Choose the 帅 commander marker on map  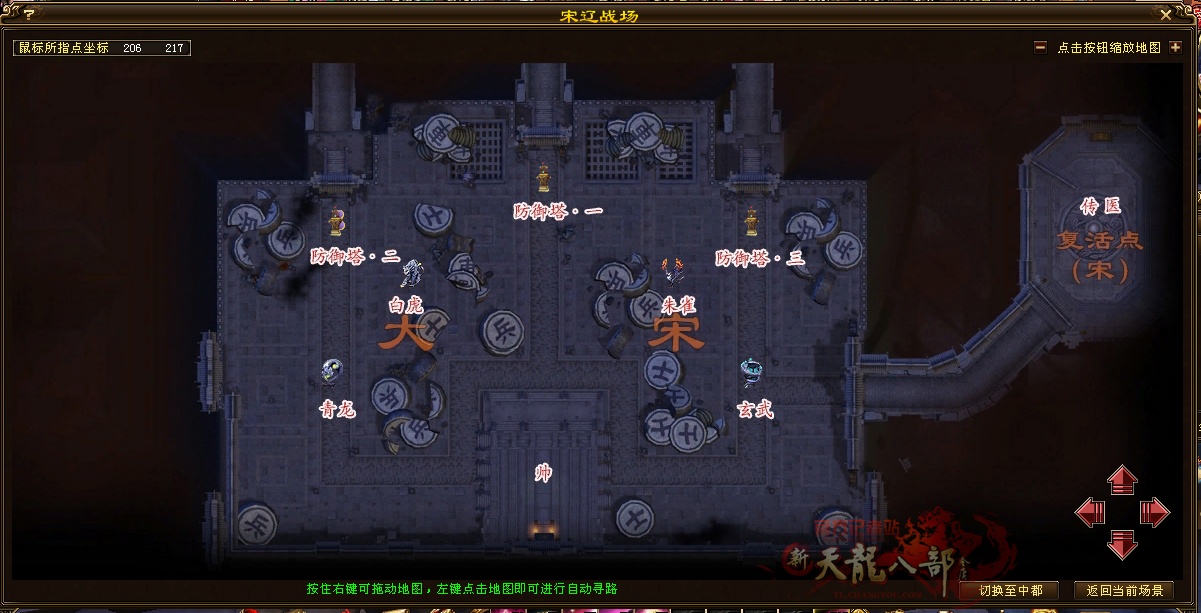(543, 473)
